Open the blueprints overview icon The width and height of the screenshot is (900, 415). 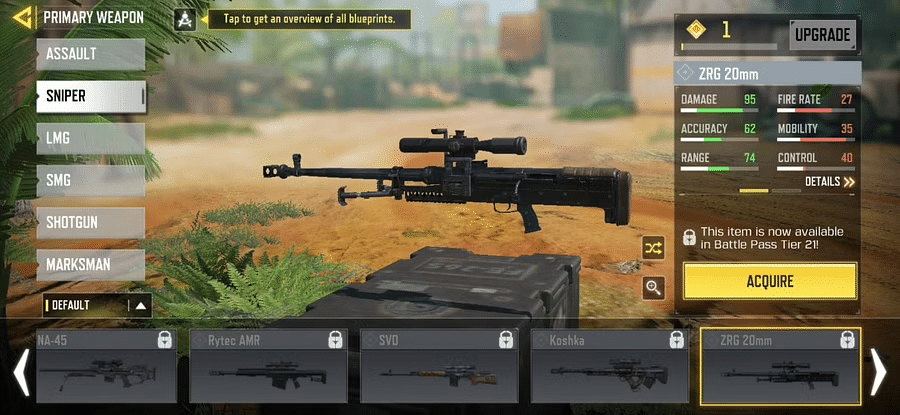point(184,19)
